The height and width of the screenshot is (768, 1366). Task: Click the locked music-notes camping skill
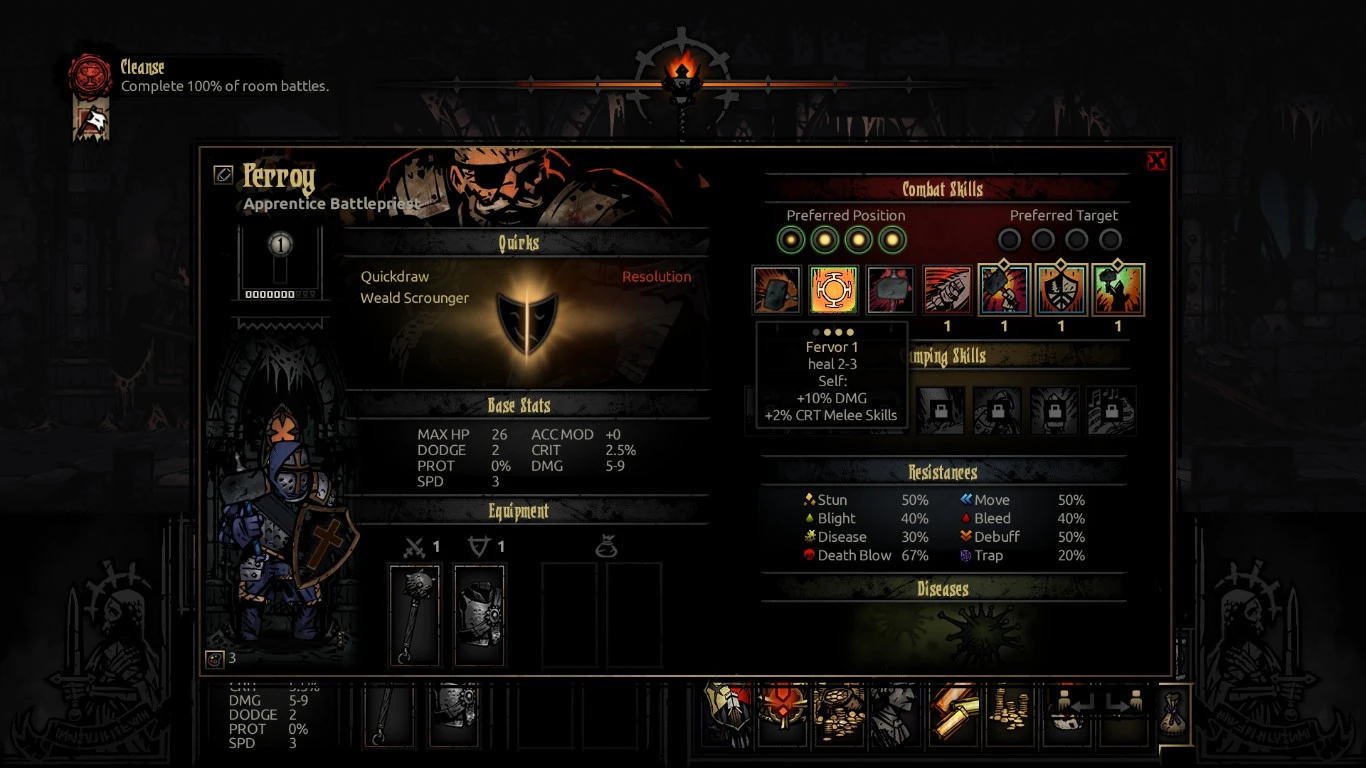[1111, 410]
